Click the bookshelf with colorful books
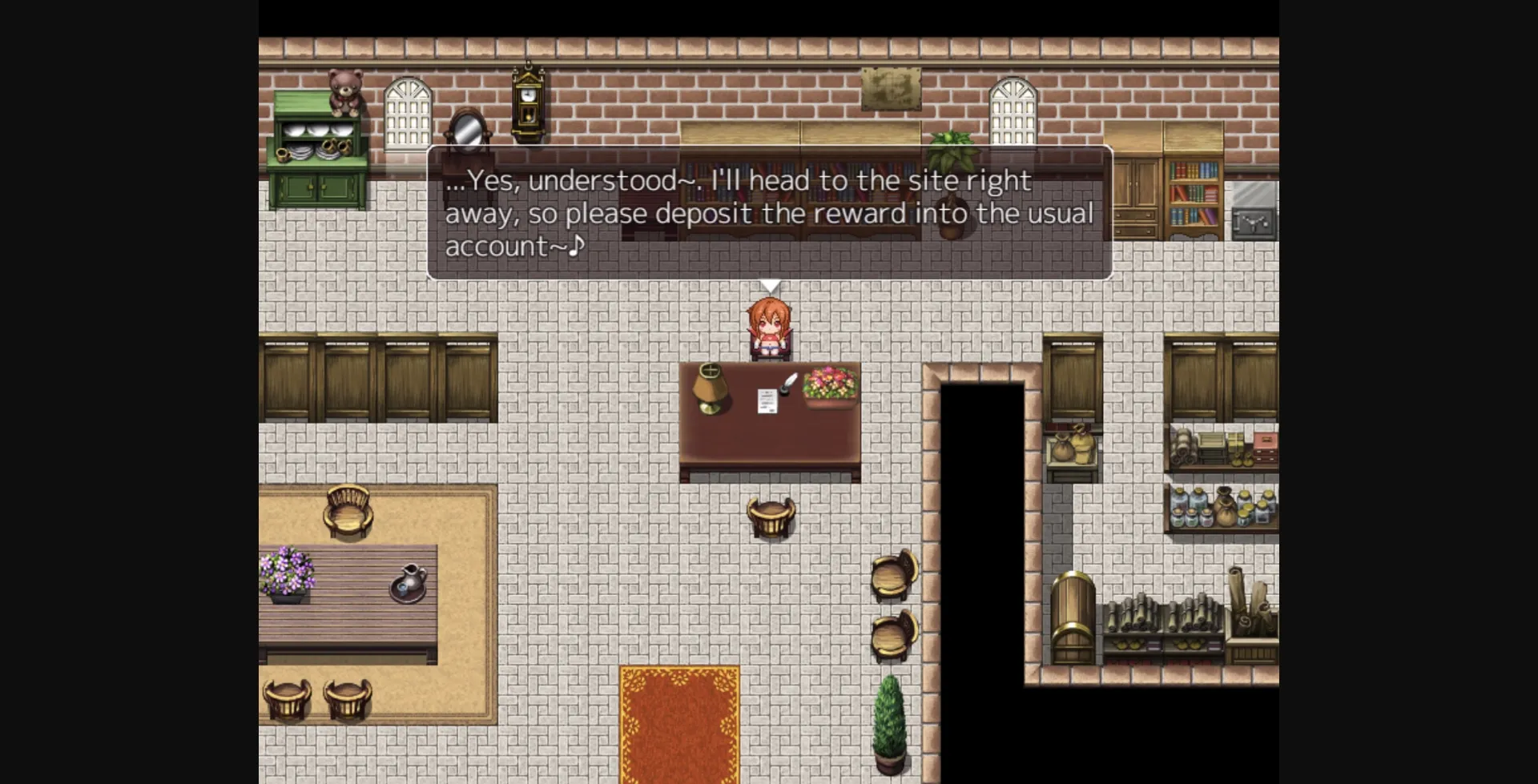This screenshot has width=1538, height=784. (1195, 192)
